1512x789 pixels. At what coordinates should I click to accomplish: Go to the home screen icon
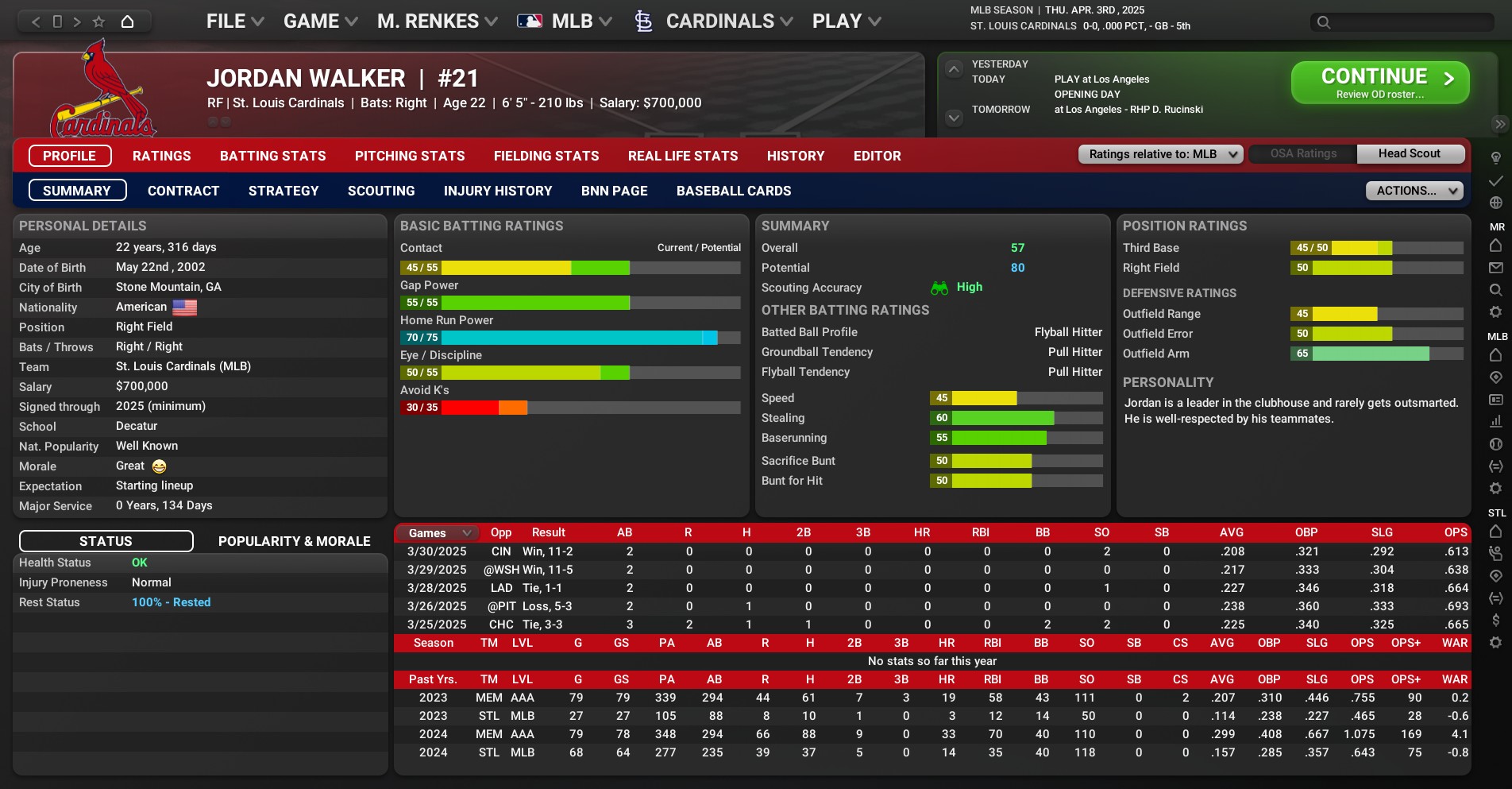pyautogui.click(x=127, y=21)
